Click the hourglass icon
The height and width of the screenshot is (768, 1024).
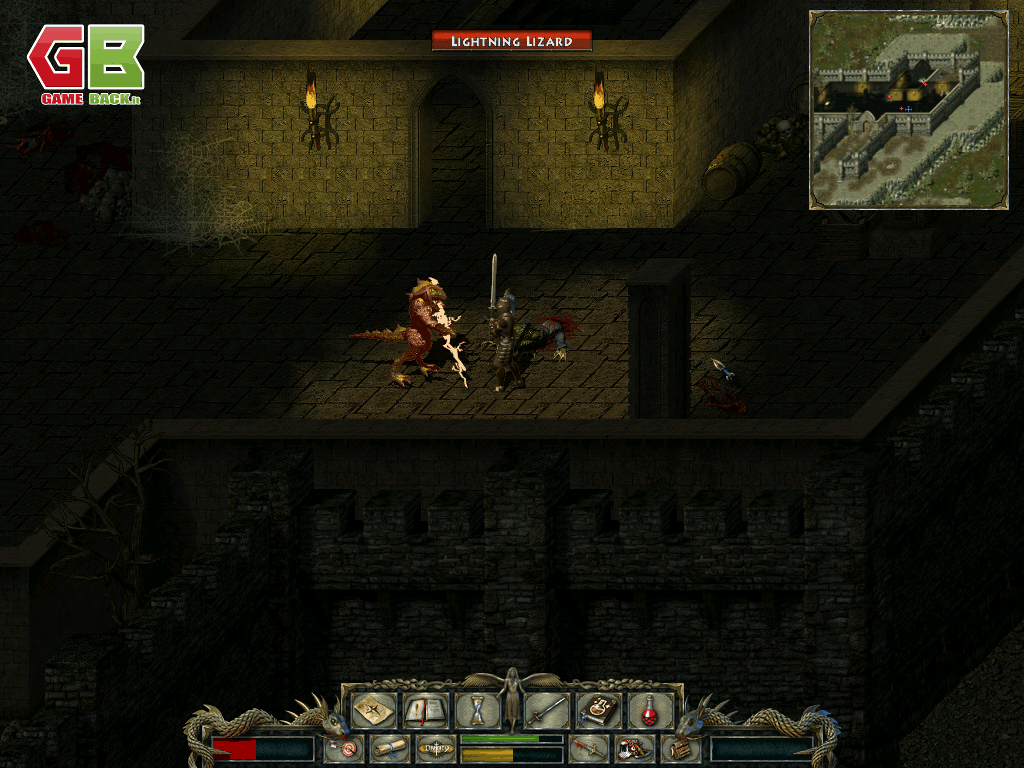(477, 711)
